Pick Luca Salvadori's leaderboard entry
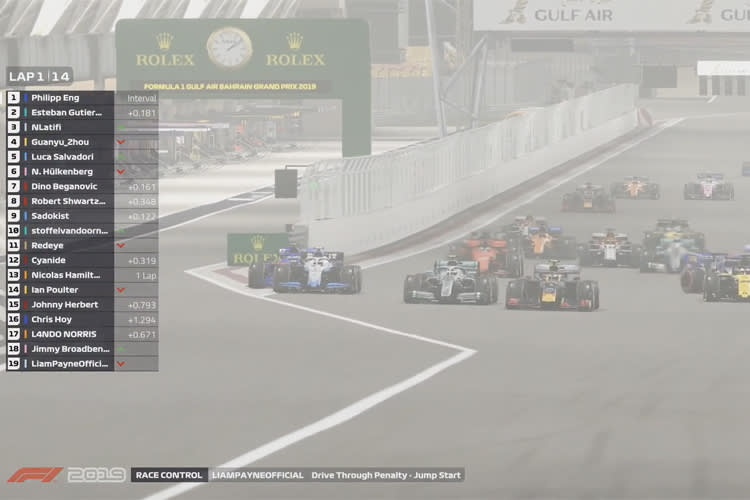The image size is (750, 500). click(x=80, y=157)
